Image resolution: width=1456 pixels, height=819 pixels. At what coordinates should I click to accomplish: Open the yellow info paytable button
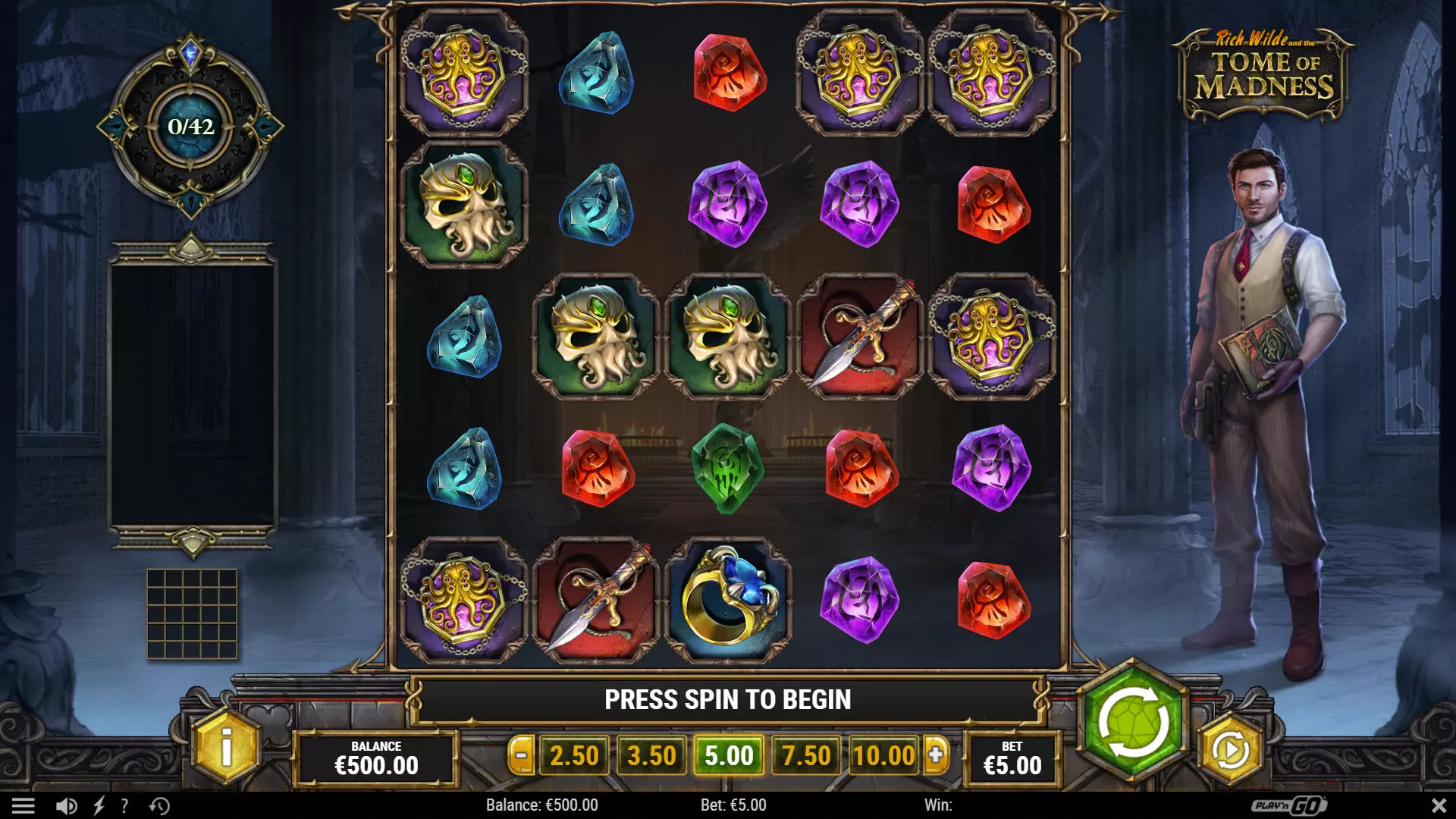tap(226, 747)
